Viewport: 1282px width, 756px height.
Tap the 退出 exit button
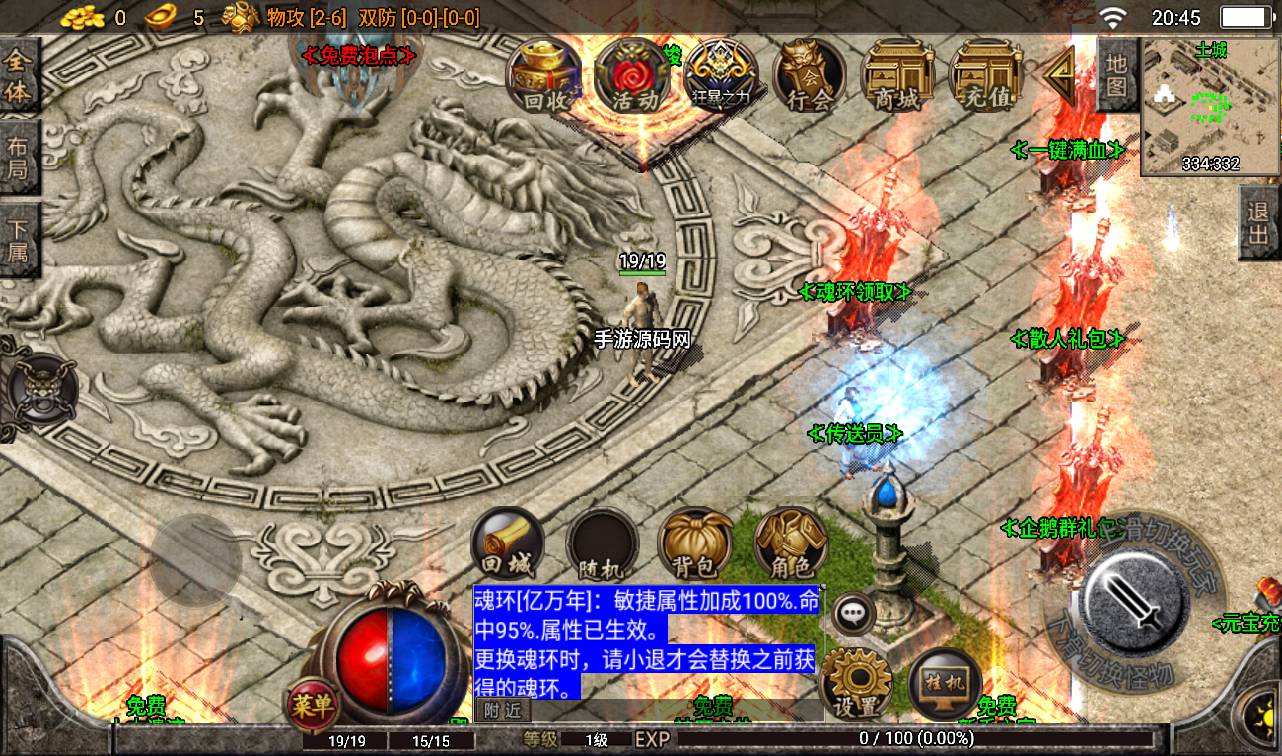tap(1260, 224)
